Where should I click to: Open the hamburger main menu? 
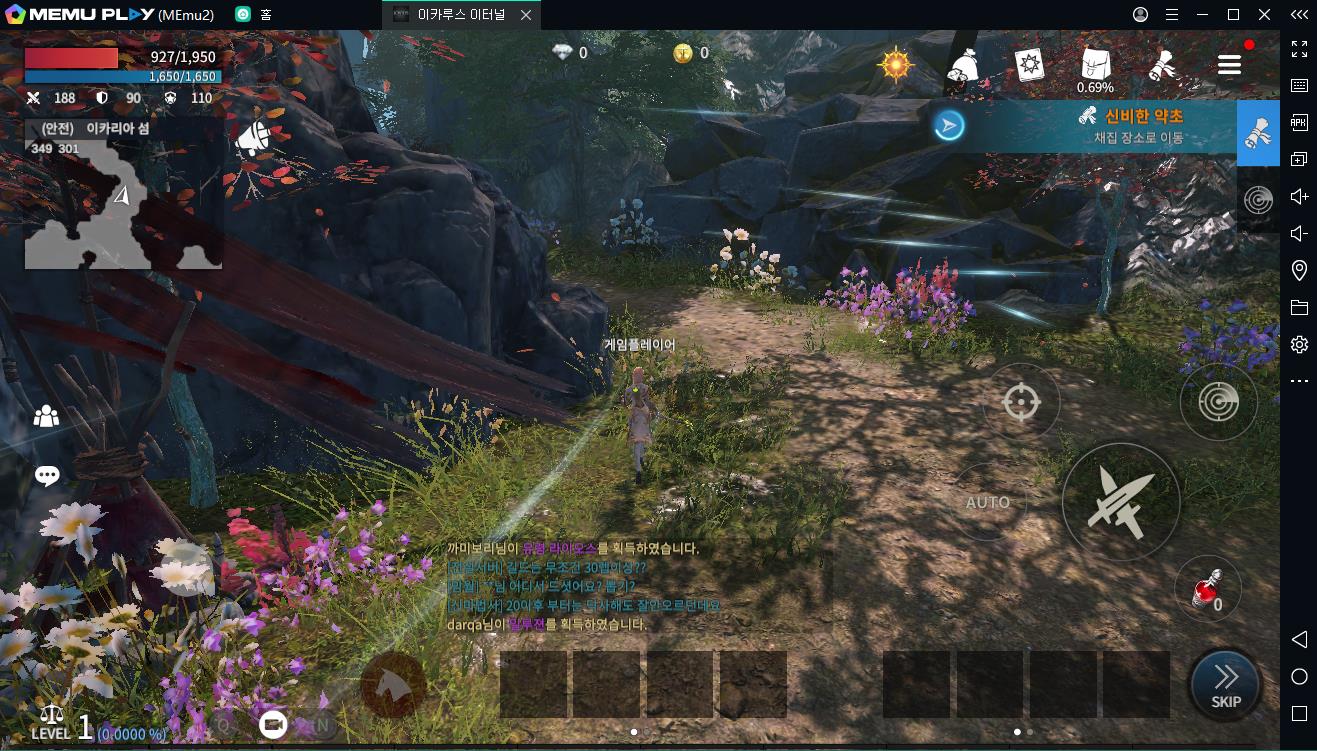click(1229, 65)
